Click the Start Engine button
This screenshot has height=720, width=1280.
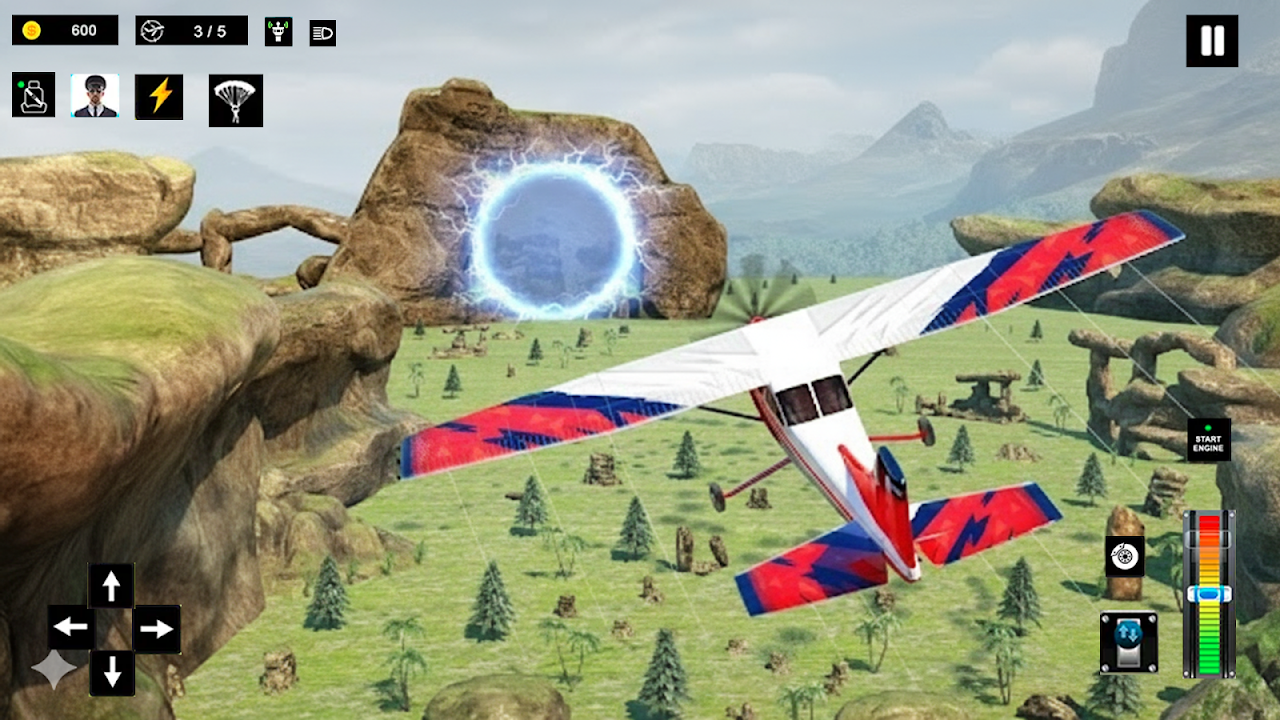click(1208, 440)
